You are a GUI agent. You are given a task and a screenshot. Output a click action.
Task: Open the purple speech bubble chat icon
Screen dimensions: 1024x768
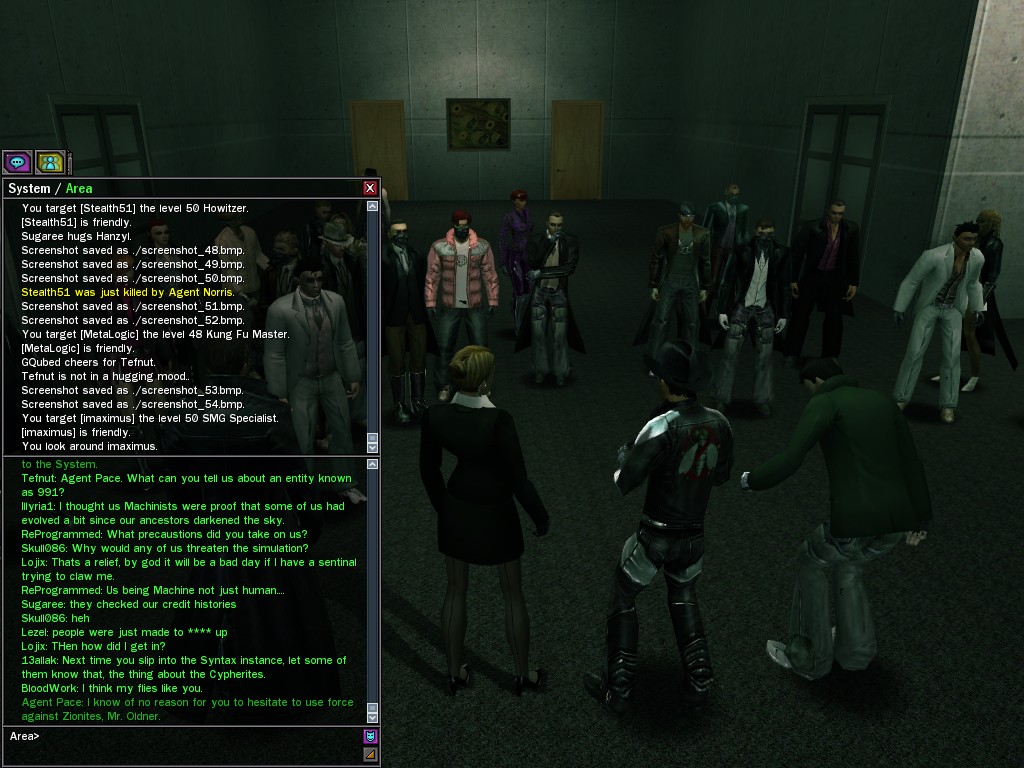pos(17,162)
